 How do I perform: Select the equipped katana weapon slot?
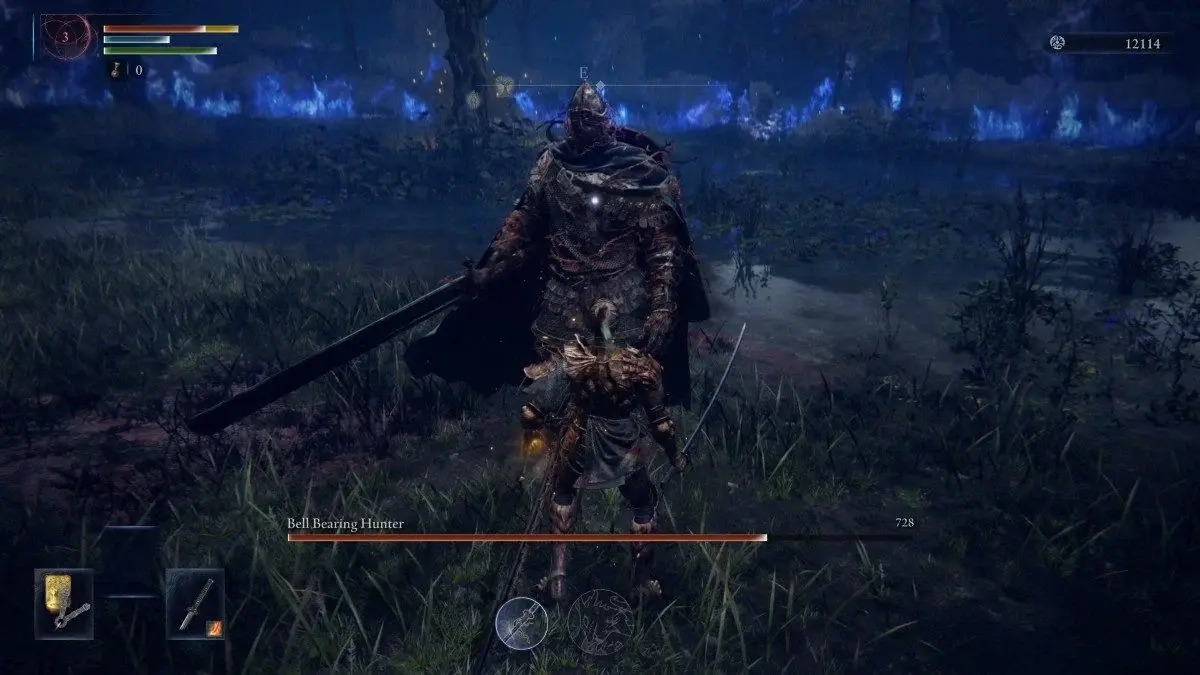click(x=194, y=603)
